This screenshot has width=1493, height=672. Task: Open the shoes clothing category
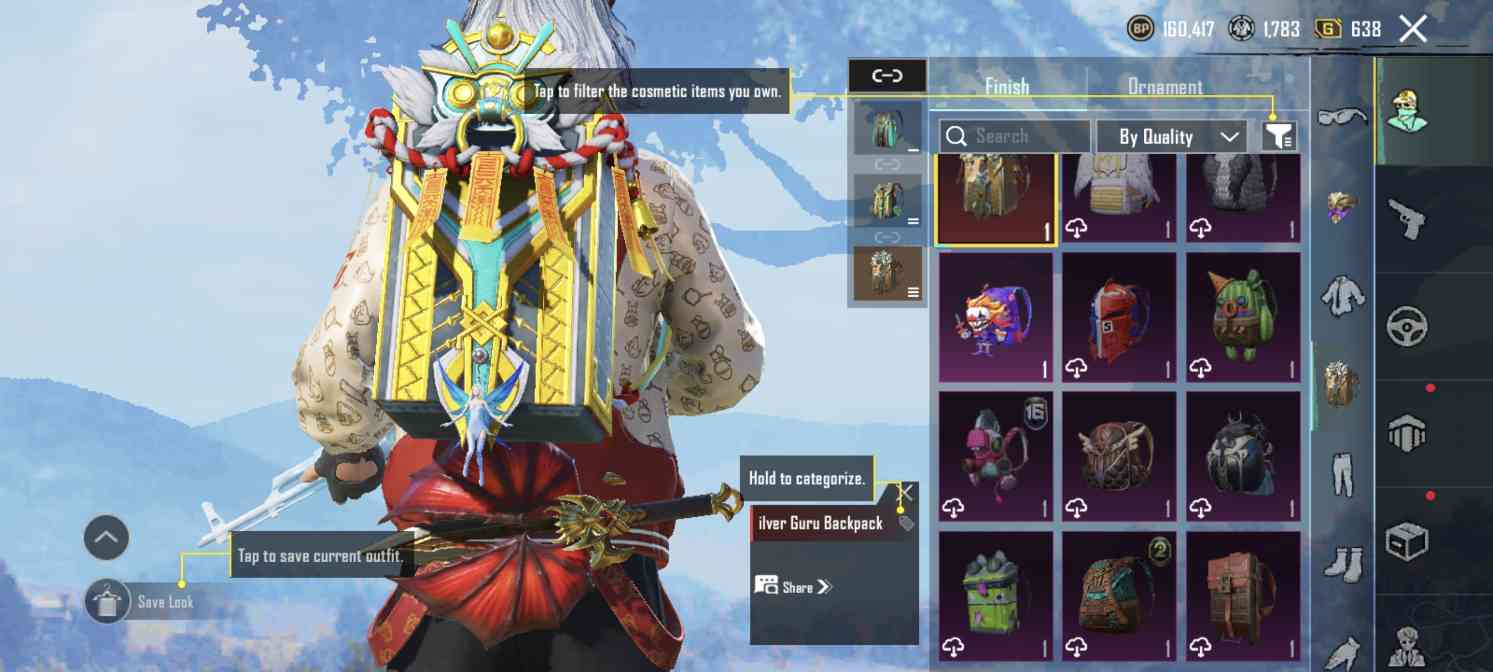click(x=1342, y=562)
